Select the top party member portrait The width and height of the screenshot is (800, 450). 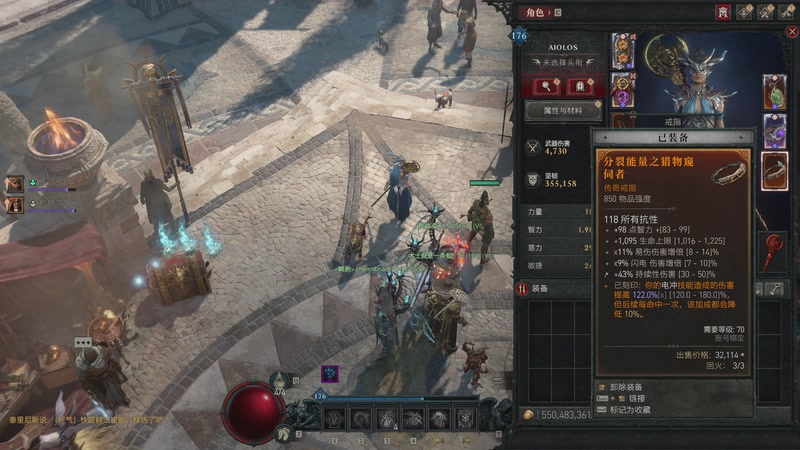pos(14,184)
